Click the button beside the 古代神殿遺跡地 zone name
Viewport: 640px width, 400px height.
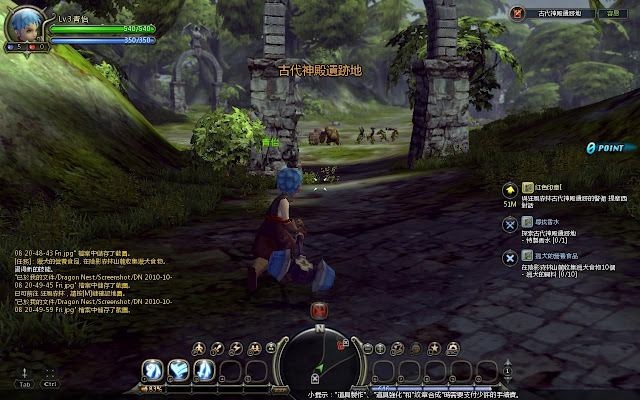click(x=611, y=14)
